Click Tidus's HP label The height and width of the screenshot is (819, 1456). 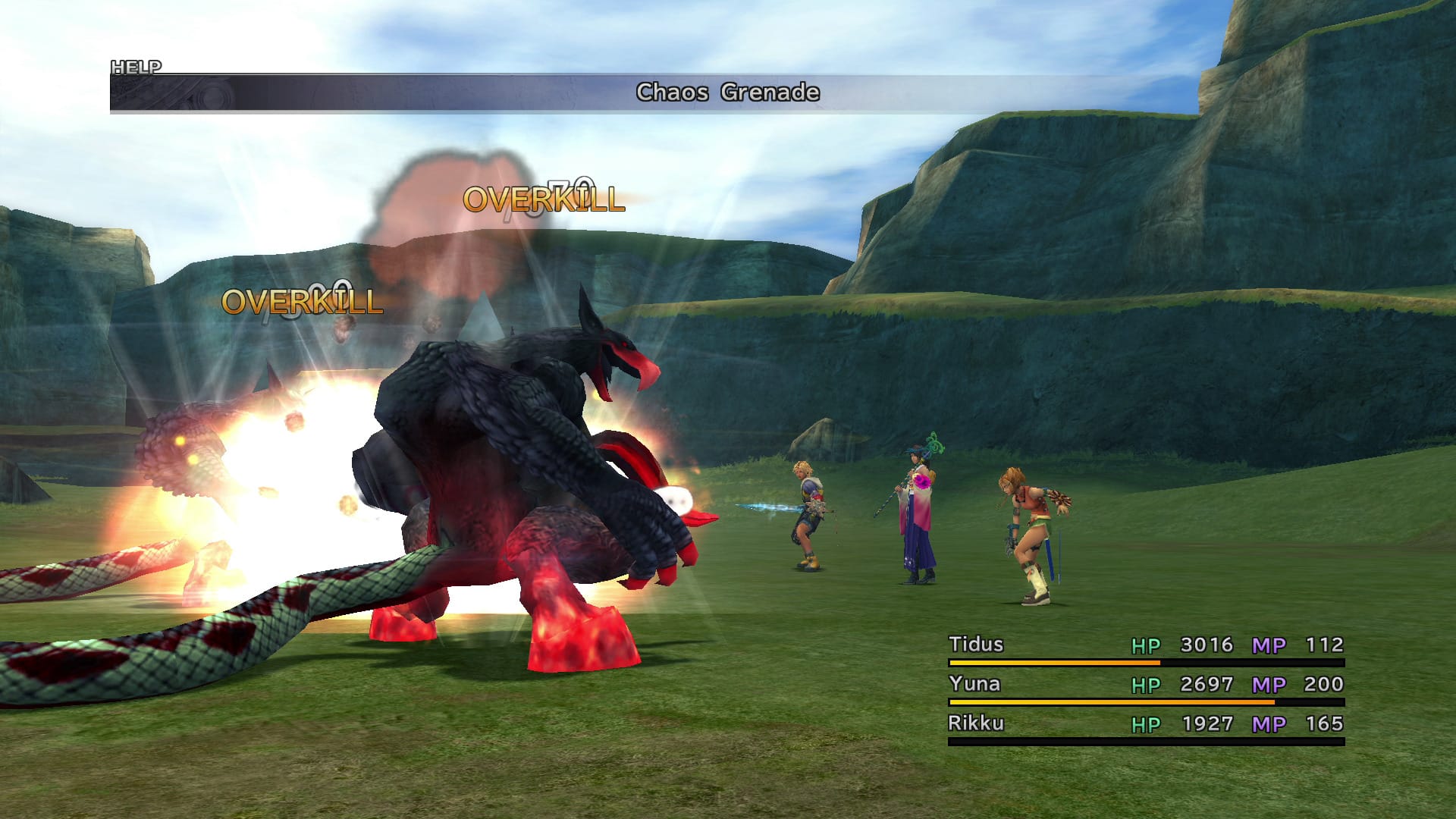[x=1147, y=645]
